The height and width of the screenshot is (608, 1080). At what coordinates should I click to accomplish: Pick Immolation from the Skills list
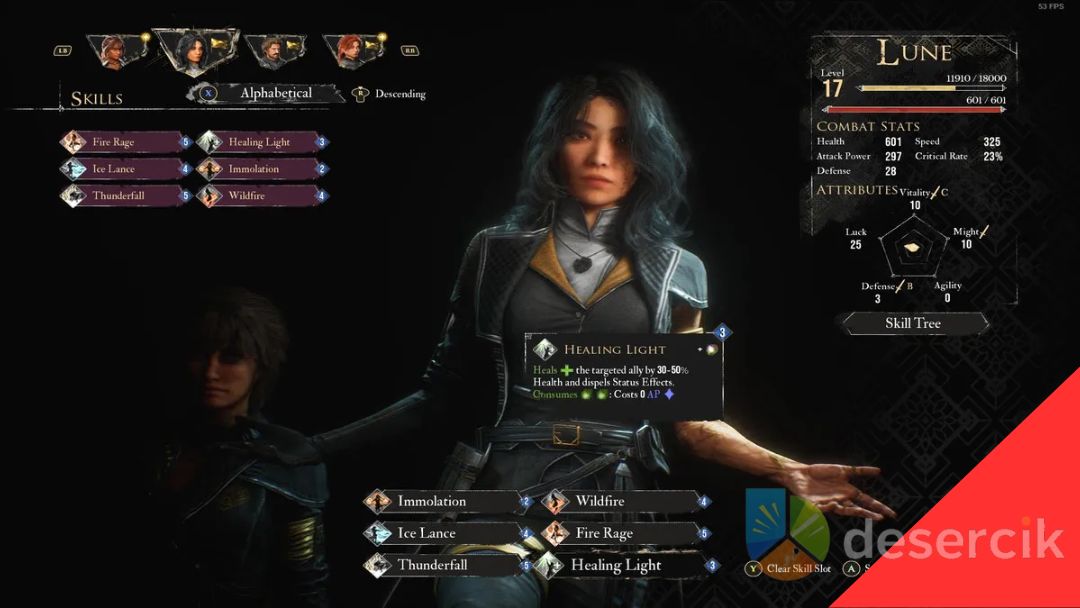(x=260, y=169)
